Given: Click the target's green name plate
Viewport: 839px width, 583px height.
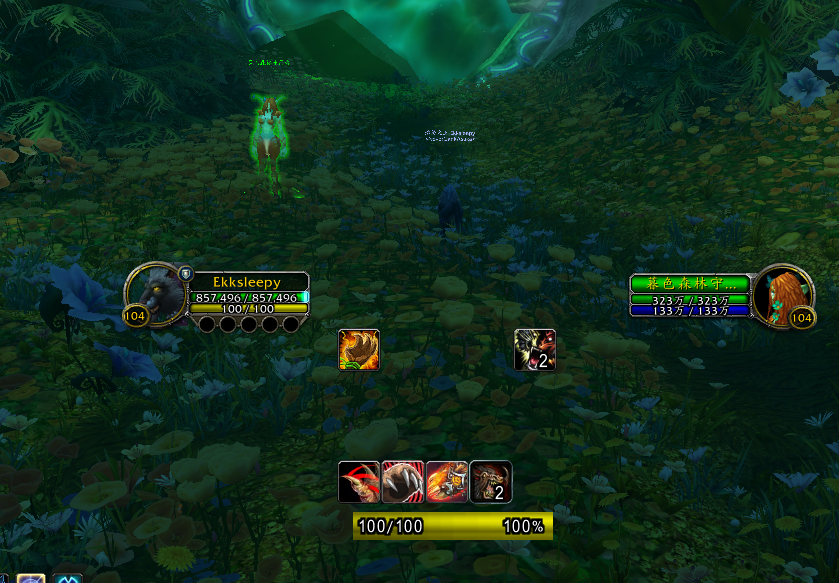Looking at the screenshot, I should pyautogui.click(x=689, y=284).
